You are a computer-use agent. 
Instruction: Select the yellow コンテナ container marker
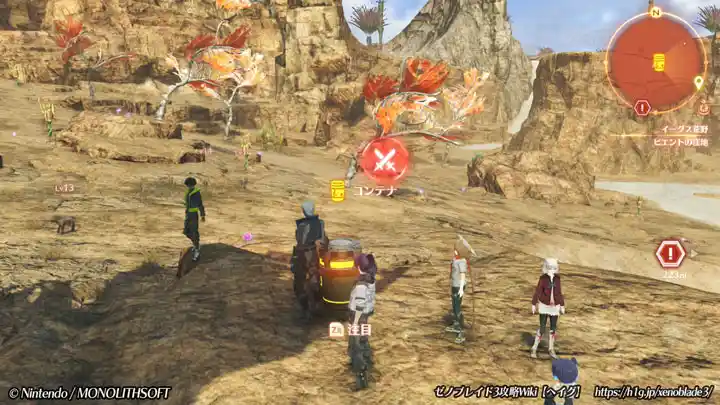(338, 190)
